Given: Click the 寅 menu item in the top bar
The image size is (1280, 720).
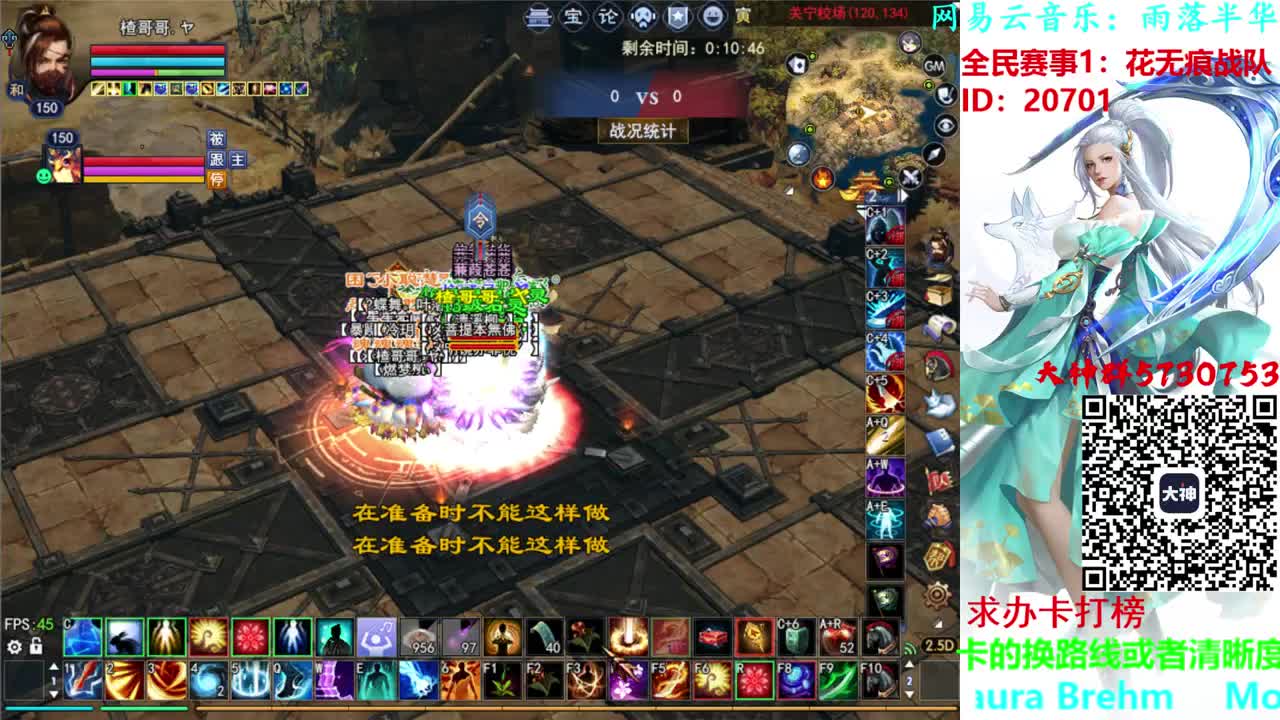Looking at the screenshot, I should 742,17.
